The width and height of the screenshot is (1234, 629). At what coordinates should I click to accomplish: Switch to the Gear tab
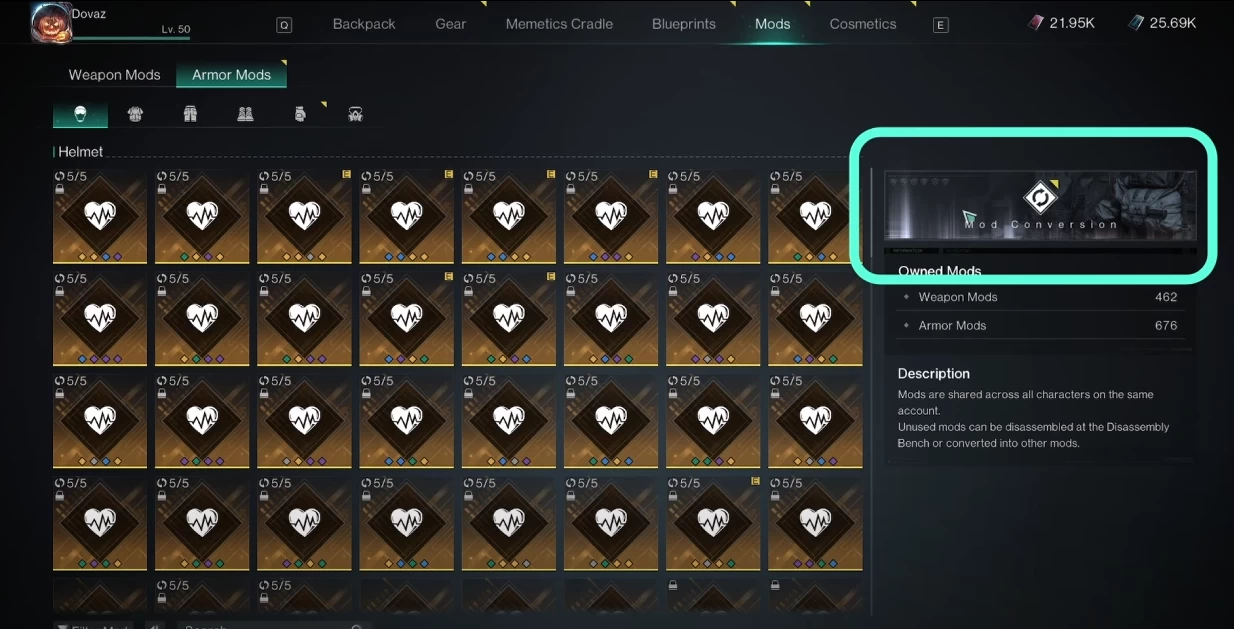[450, 24]
